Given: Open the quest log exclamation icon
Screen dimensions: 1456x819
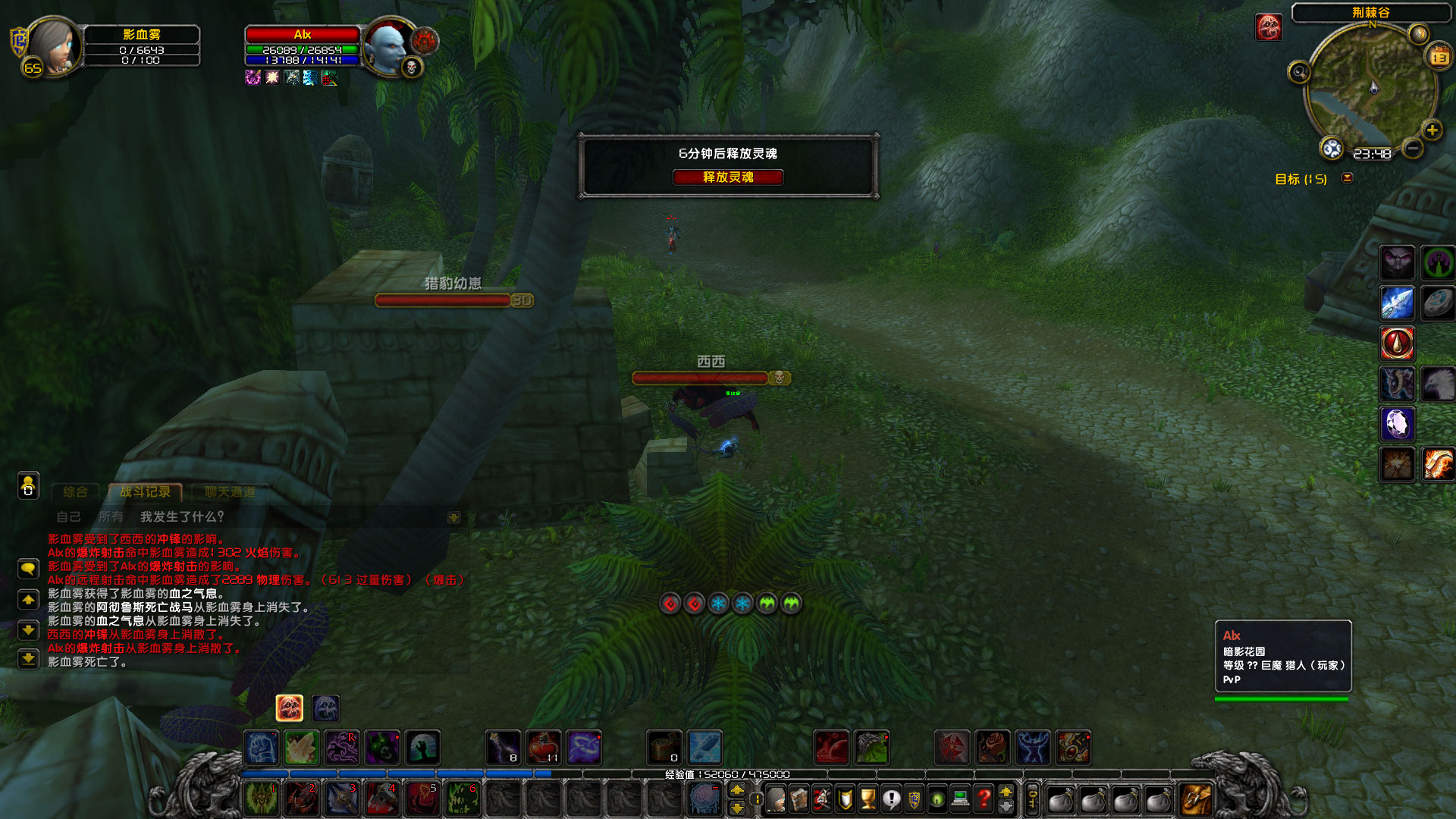Looking at the screenshot, I should pos(891,799).
